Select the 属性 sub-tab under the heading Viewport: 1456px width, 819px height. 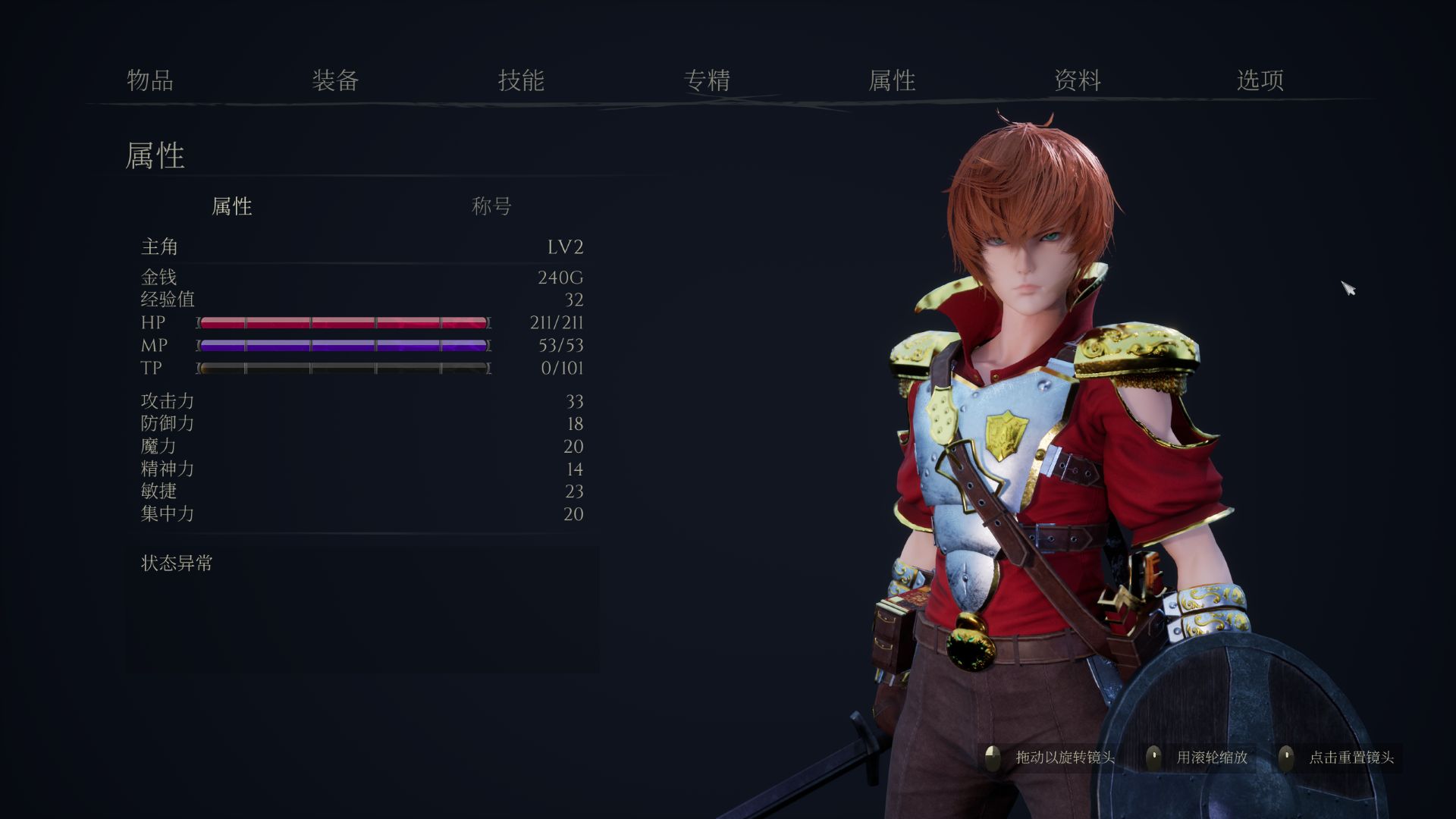pyautogui.click(x=231, y=206)
